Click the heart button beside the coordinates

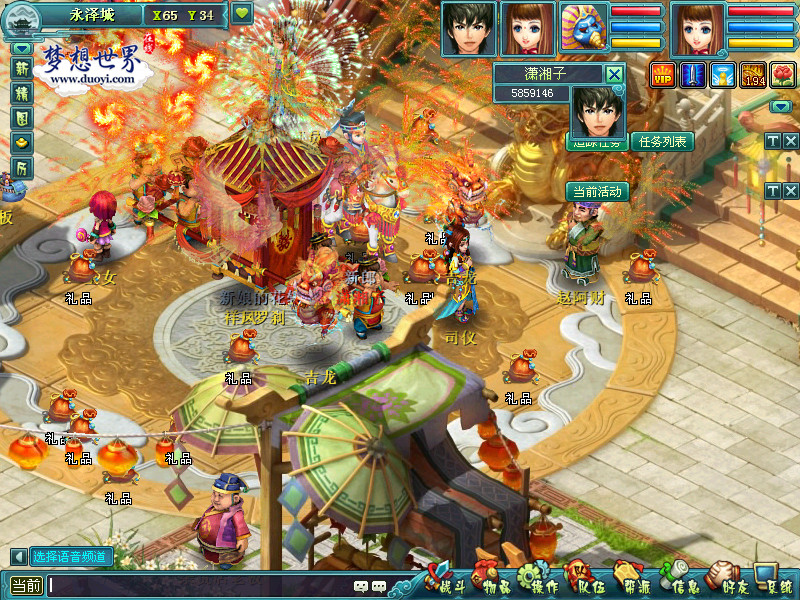coord(242,14)
